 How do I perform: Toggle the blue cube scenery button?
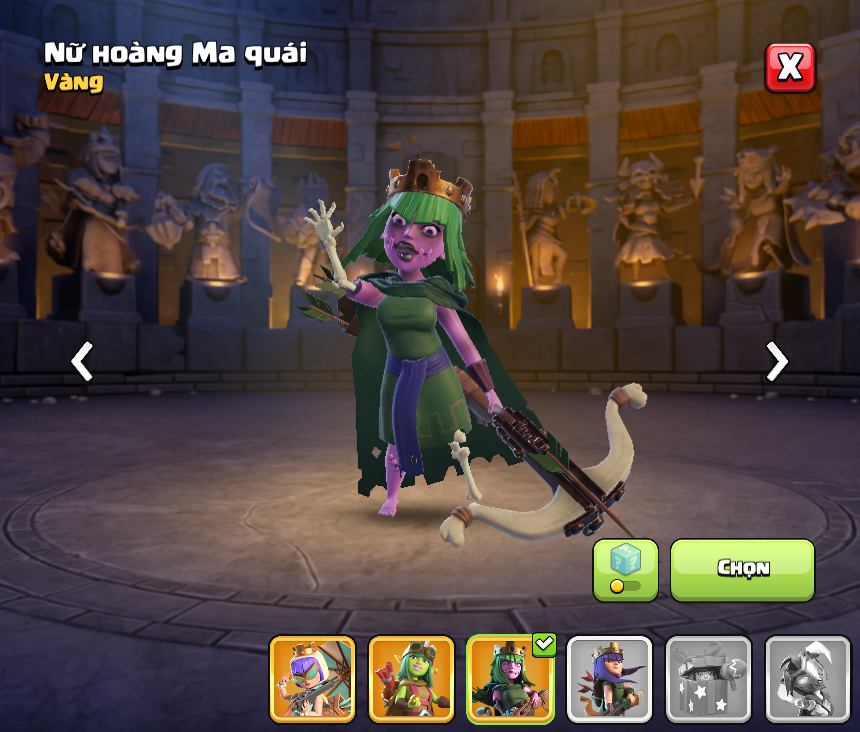click(x=625, y=570)
